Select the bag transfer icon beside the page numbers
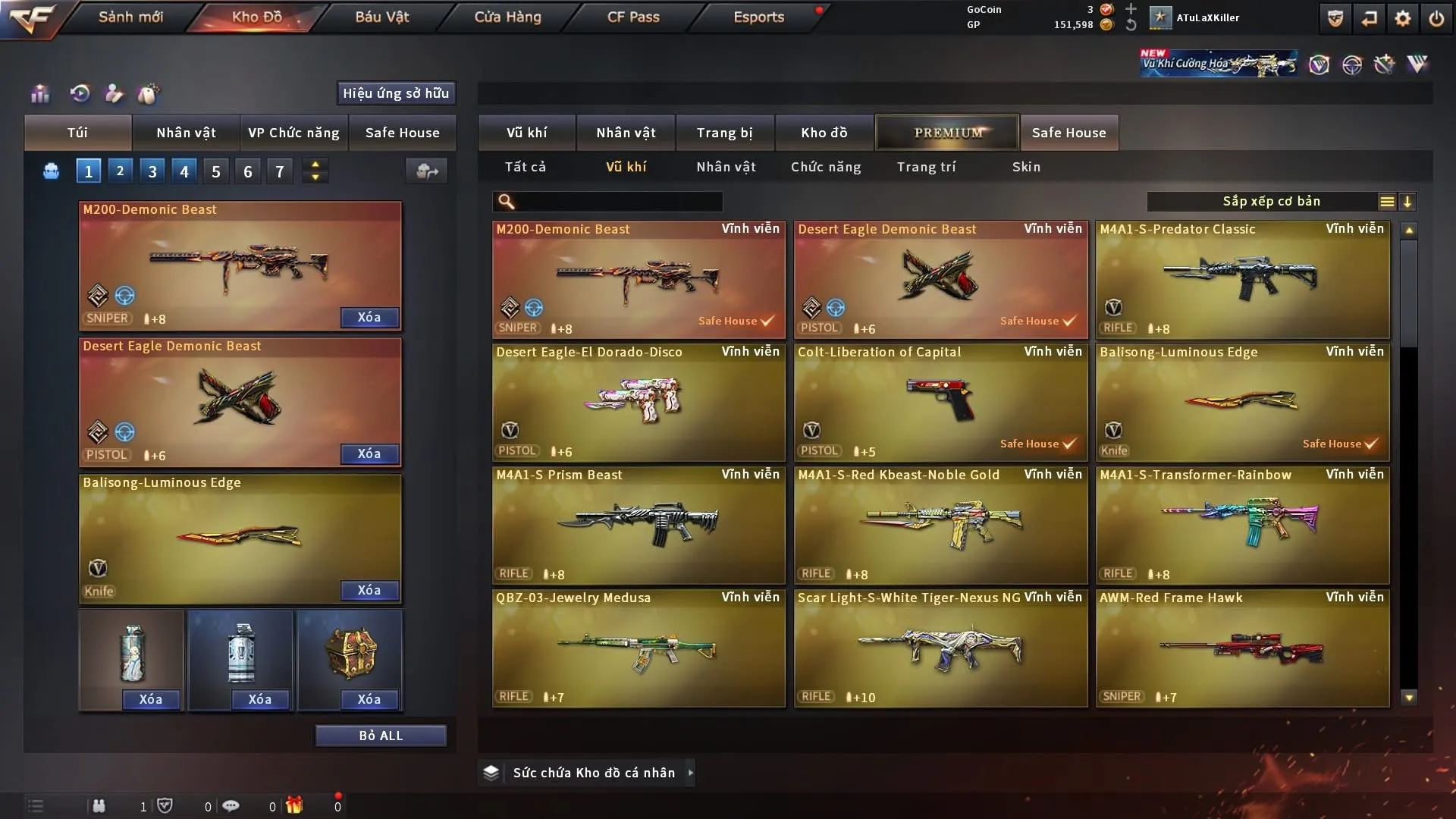The image size is (1456, 819). 426,171
